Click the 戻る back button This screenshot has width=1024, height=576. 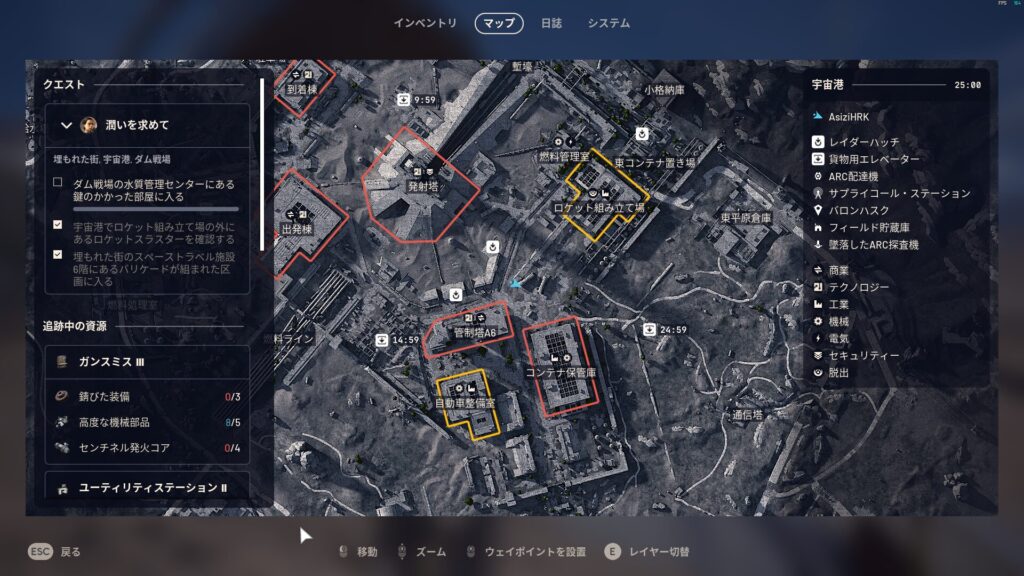(55, 551)
